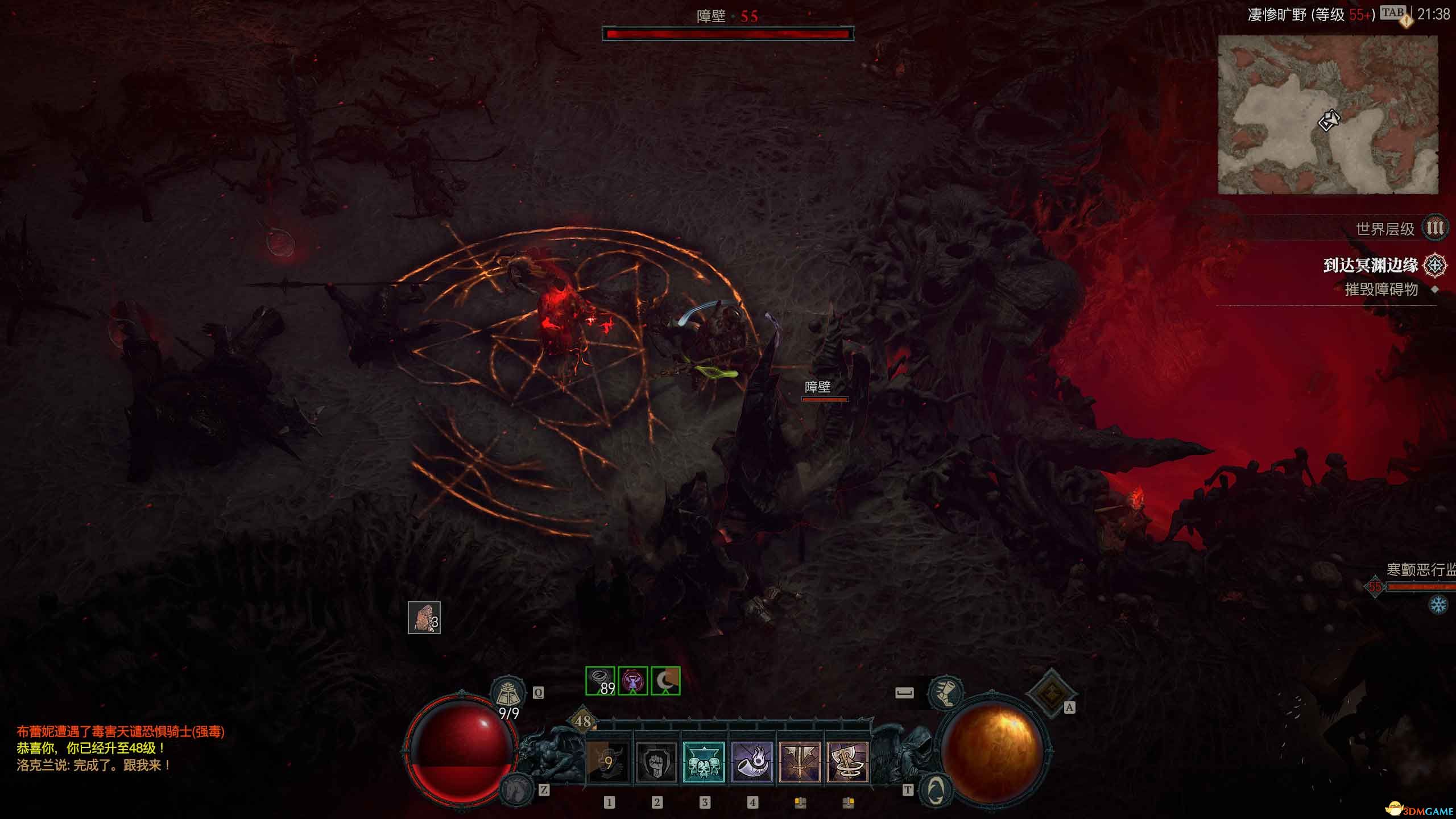
Task: Click the yellow alert diamond beside the clock
Action: click(1406, 22)
